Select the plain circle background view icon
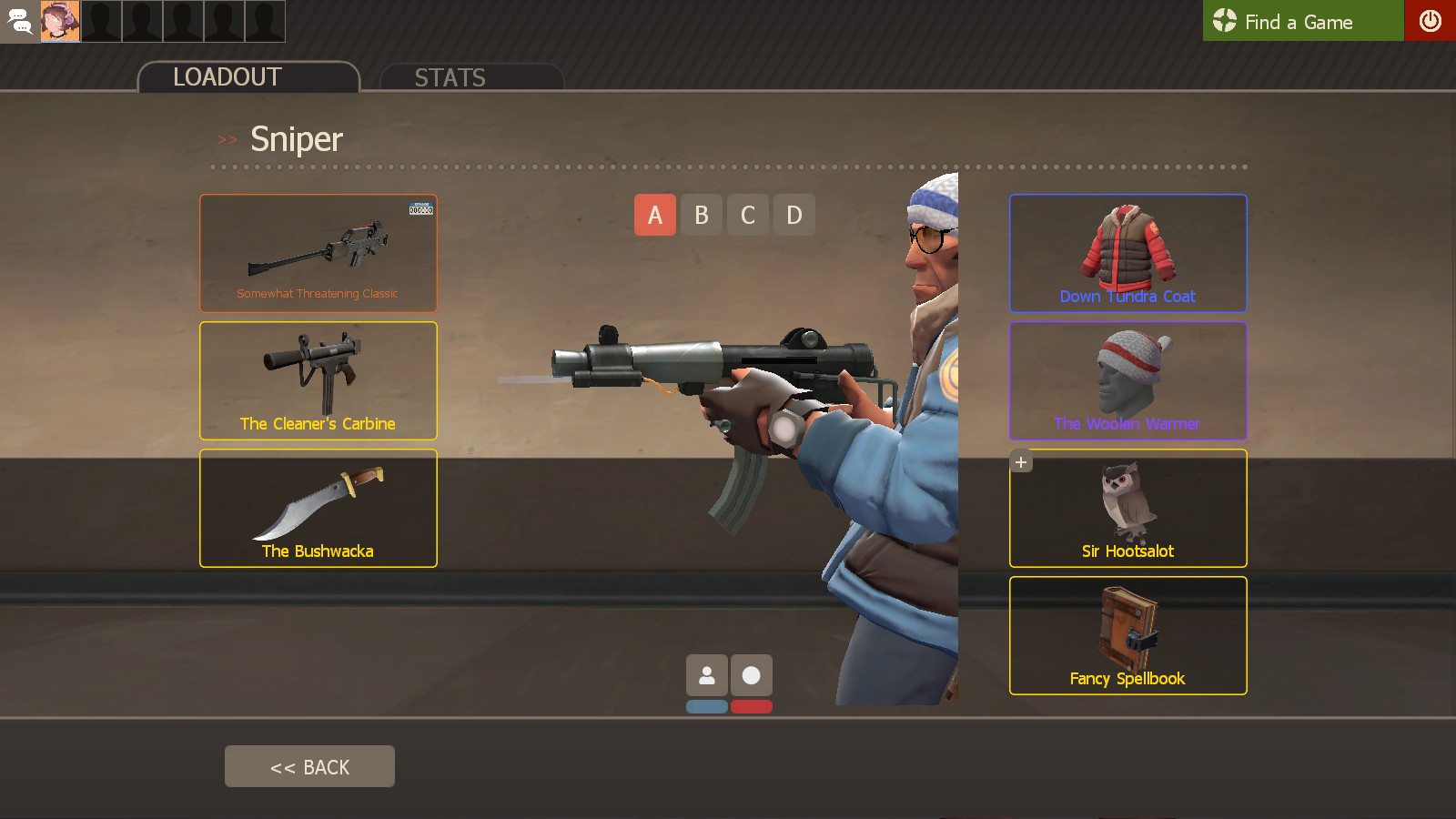The width and height of the screenshot is (1456, 819). coord(750,674)
